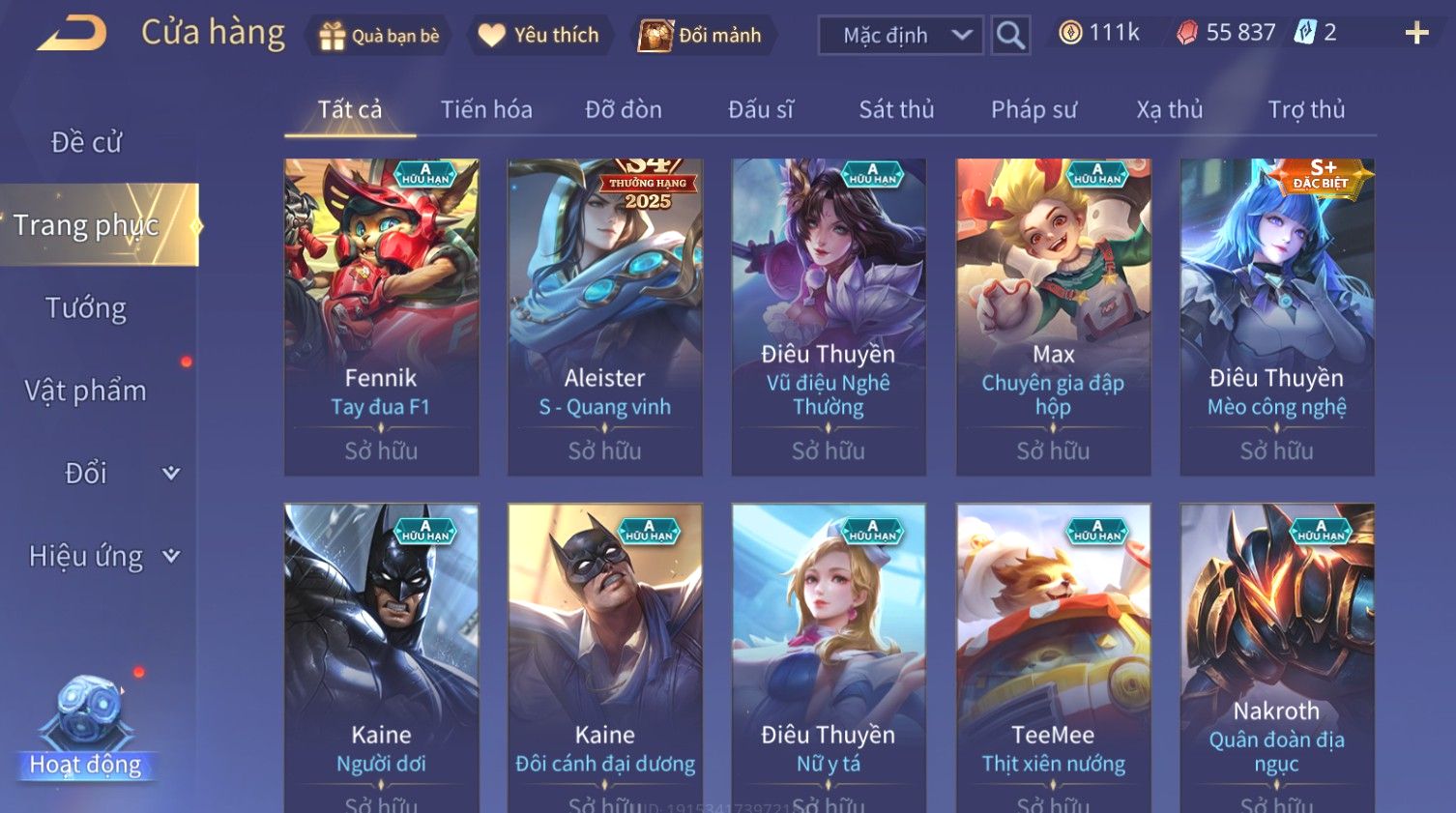Open the Đổi mảnh exchange

701,36
